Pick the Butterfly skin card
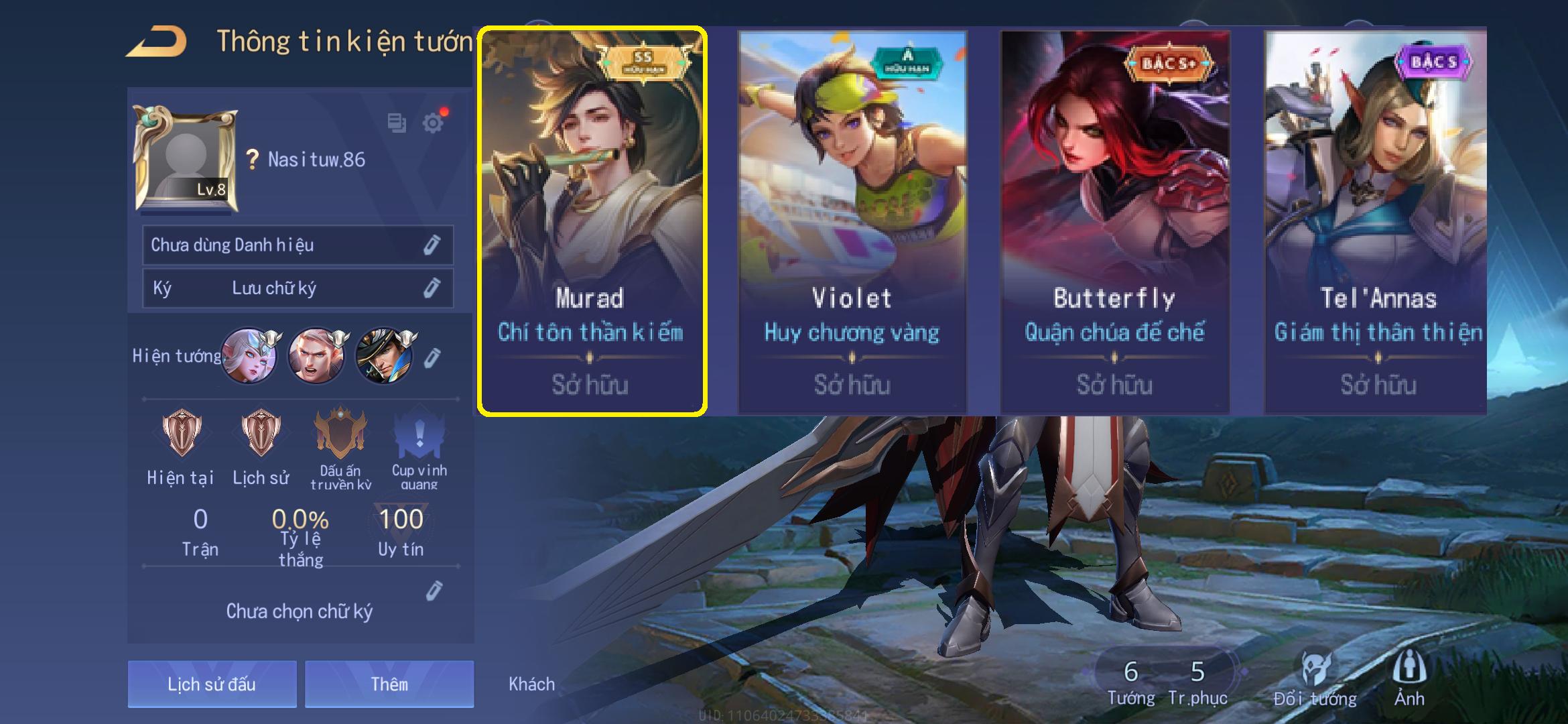Image resolution: width=1568 pixels, height=724 pixels. [x=1114, y=221]
